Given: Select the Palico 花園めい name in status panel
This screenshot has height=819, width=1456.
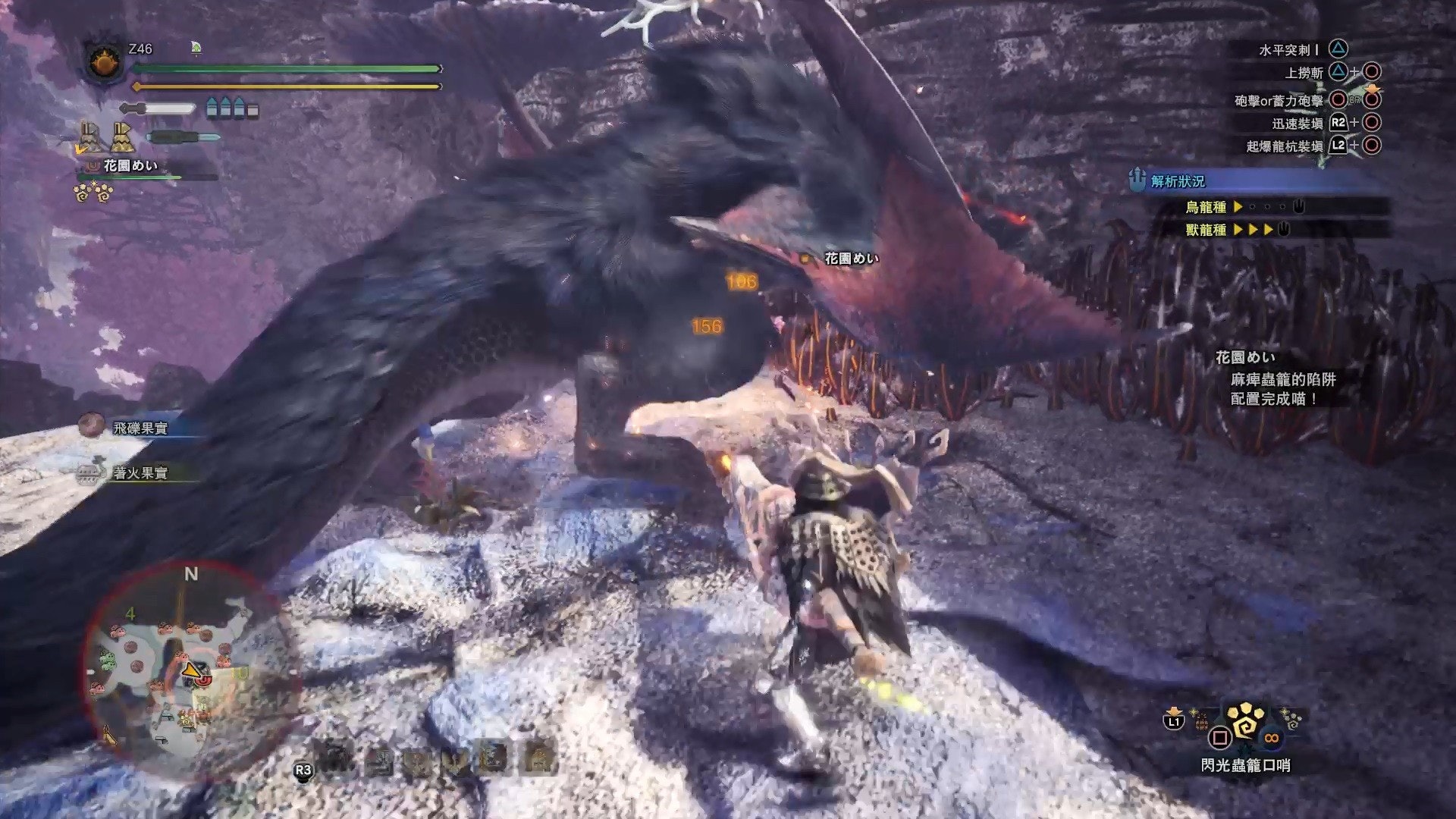Looking at the screenshot, I should (130, 165).
